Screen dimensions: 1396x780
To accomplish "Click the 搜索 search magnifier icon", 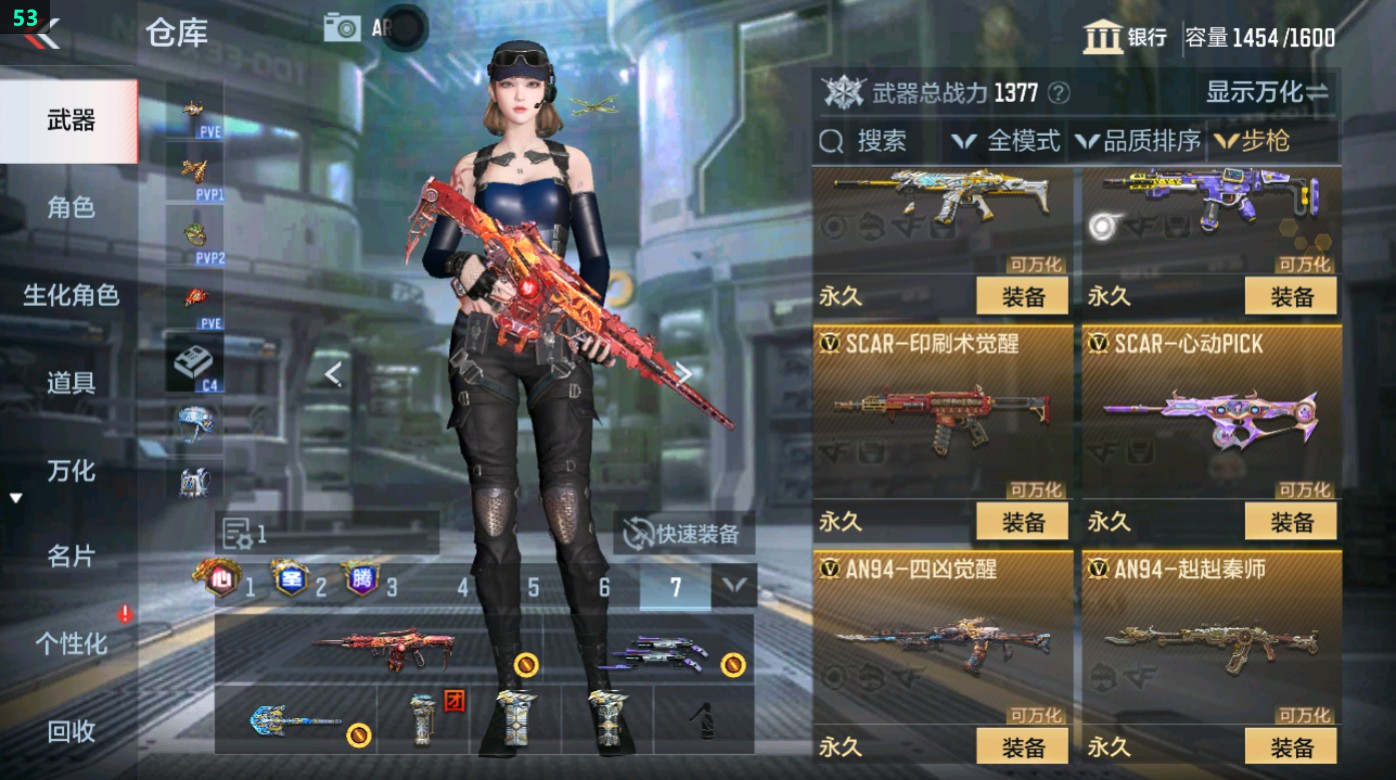I will (x=832, y=141).
